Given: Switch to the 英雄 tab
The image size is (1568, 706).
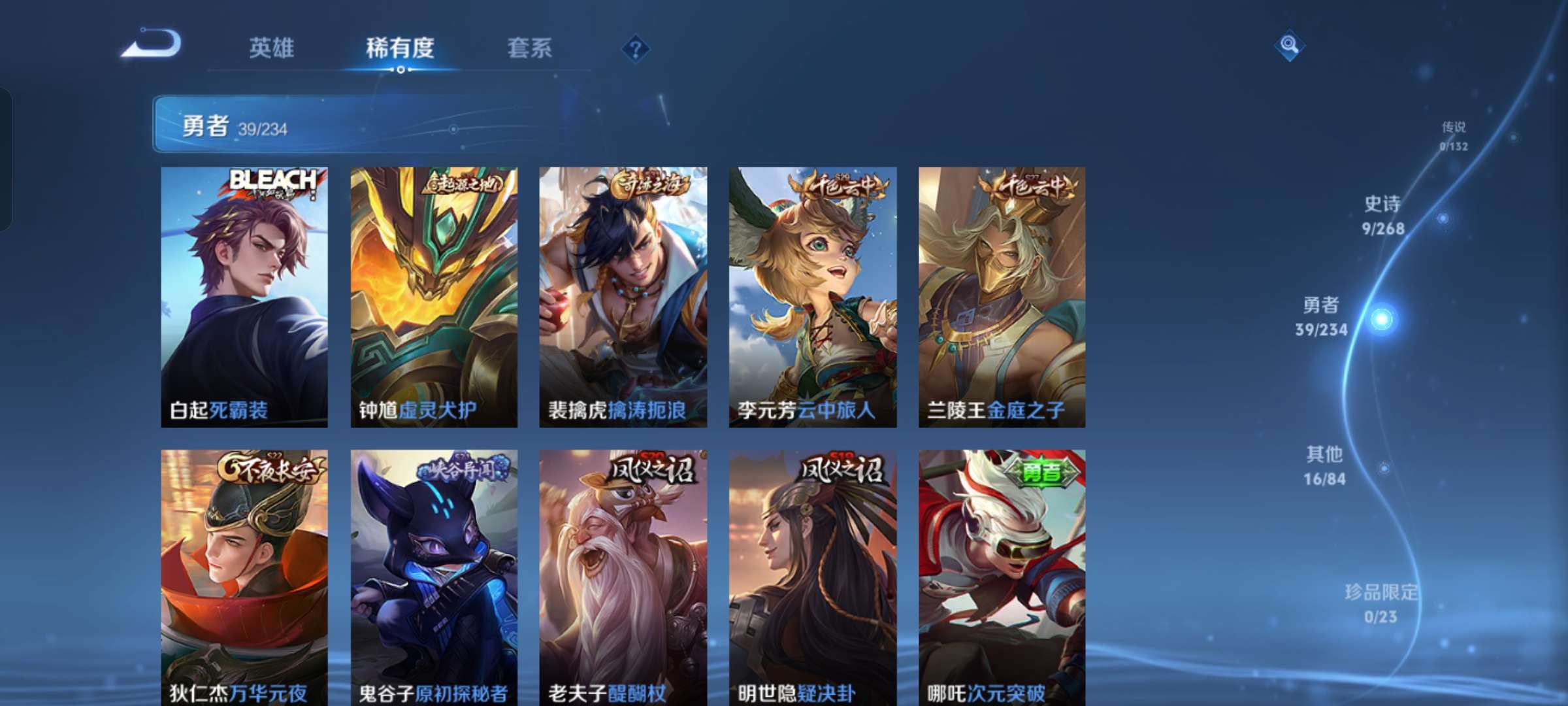Looking at the screenshot, I should [x=272, y=47].
